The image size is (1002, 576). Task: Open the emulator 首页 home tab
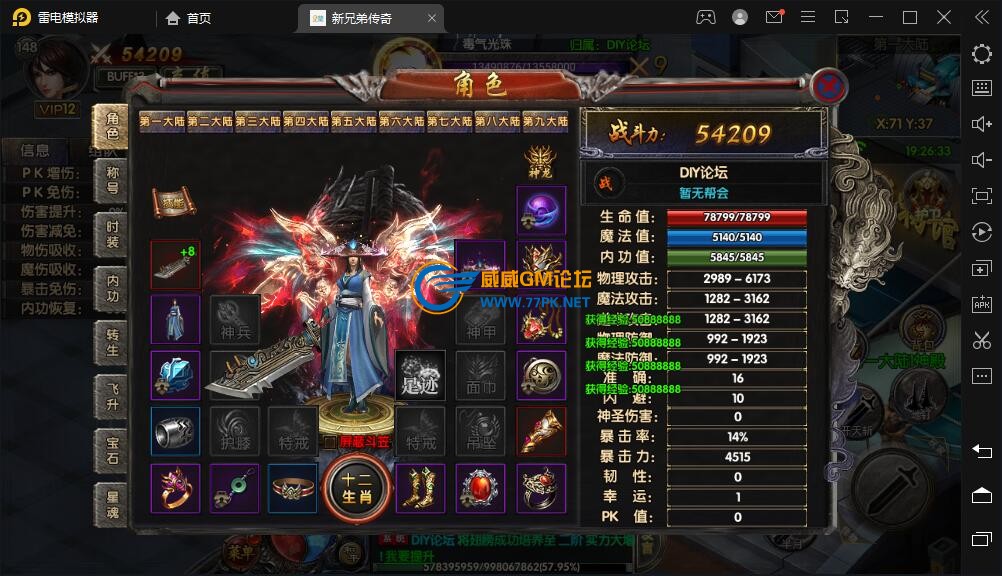click(189, 17)
